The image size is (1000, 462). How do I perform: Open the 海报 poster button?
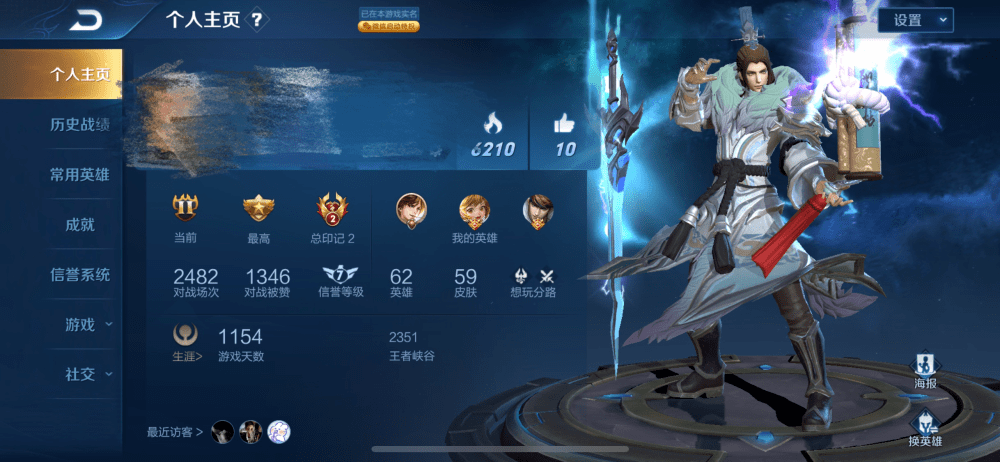coord(926,370)
